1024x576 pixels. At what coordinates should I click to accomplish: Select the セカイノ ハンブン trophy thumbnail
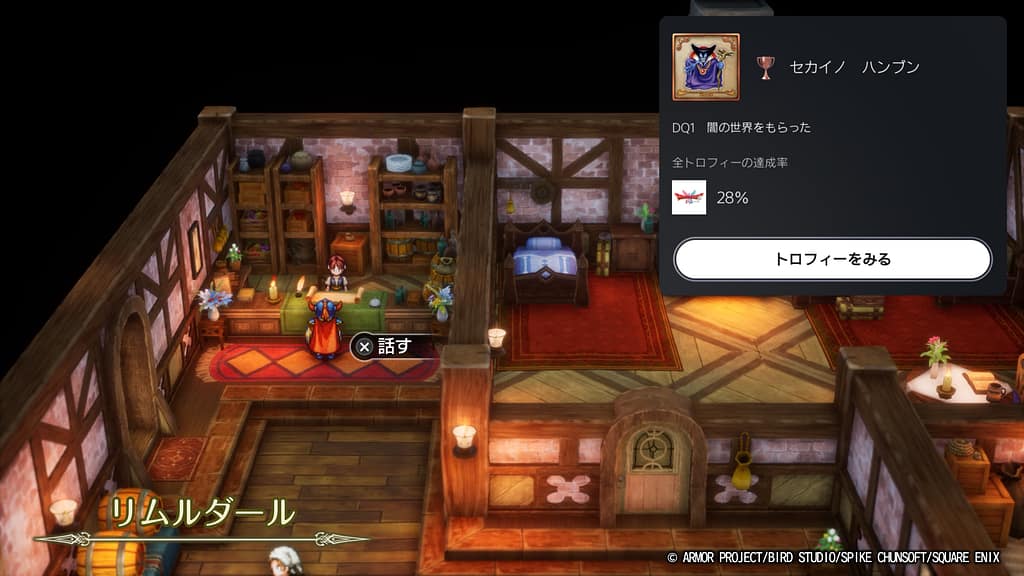tap(706, 67)
